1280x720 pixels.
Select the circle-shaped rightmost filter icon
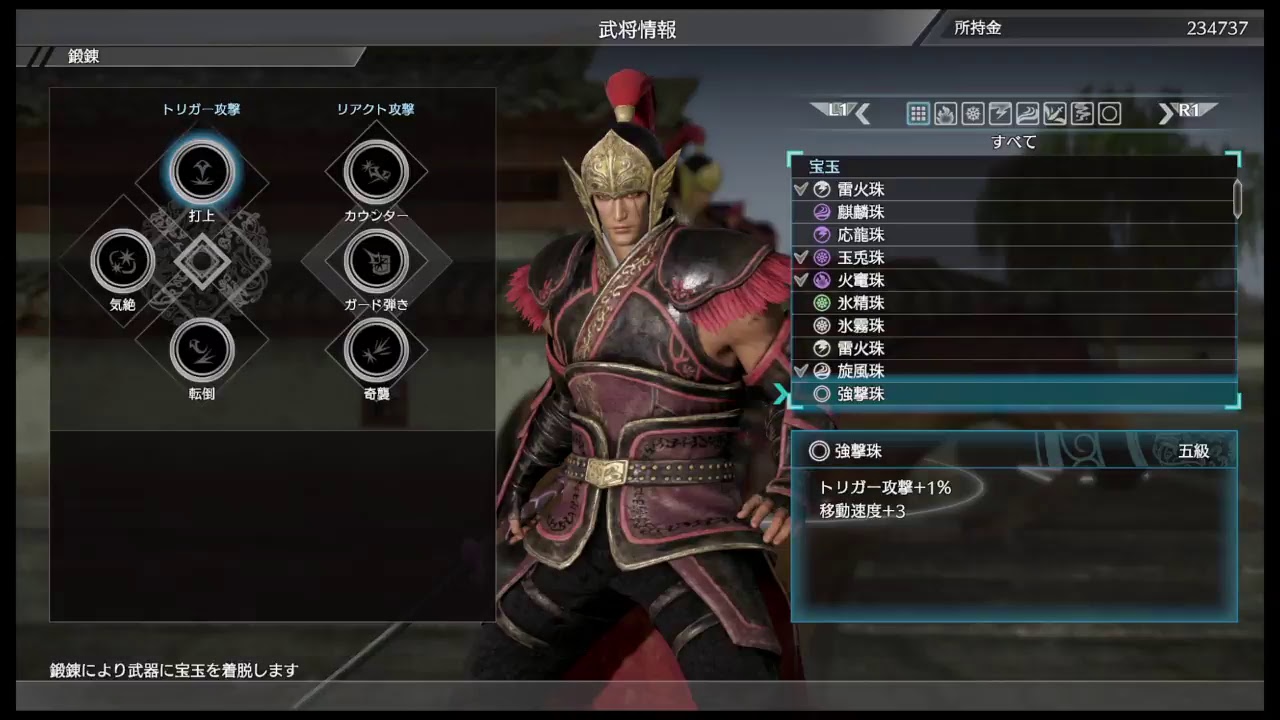[1109, 113]
